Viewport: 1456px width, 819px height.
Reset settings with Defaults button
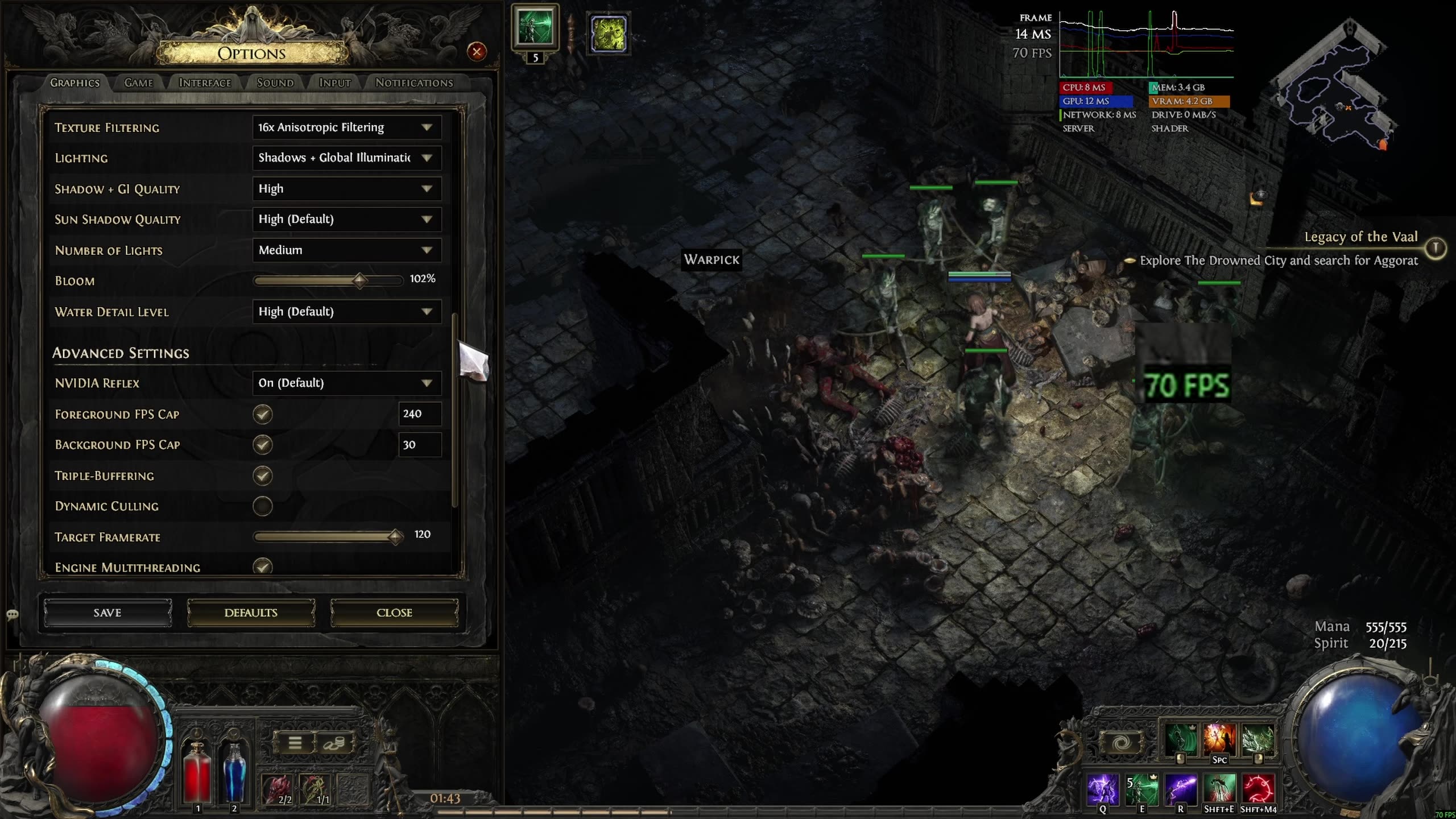pyautogui.click(x=251, y=613)
